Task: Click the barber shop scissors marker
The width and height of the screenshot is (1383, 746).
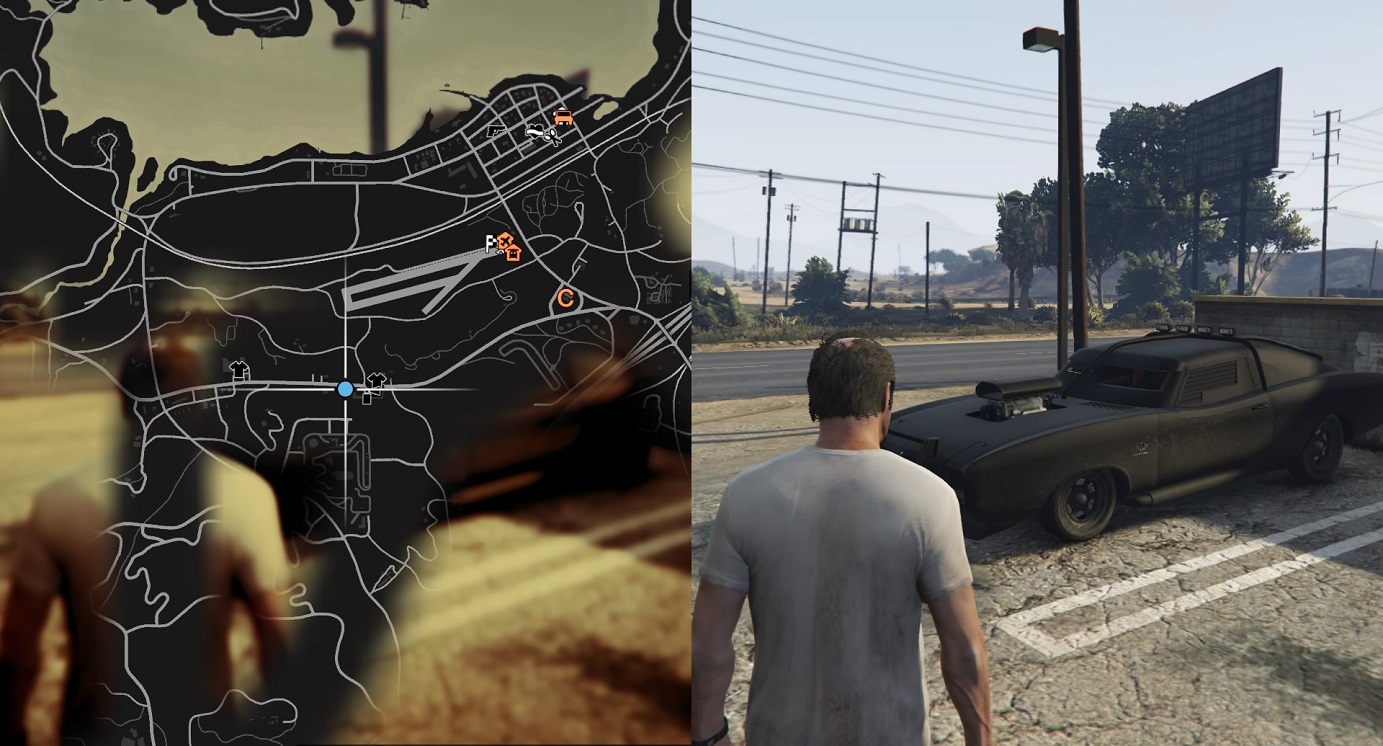Action: pyautogui.click(x=552, y=134)
